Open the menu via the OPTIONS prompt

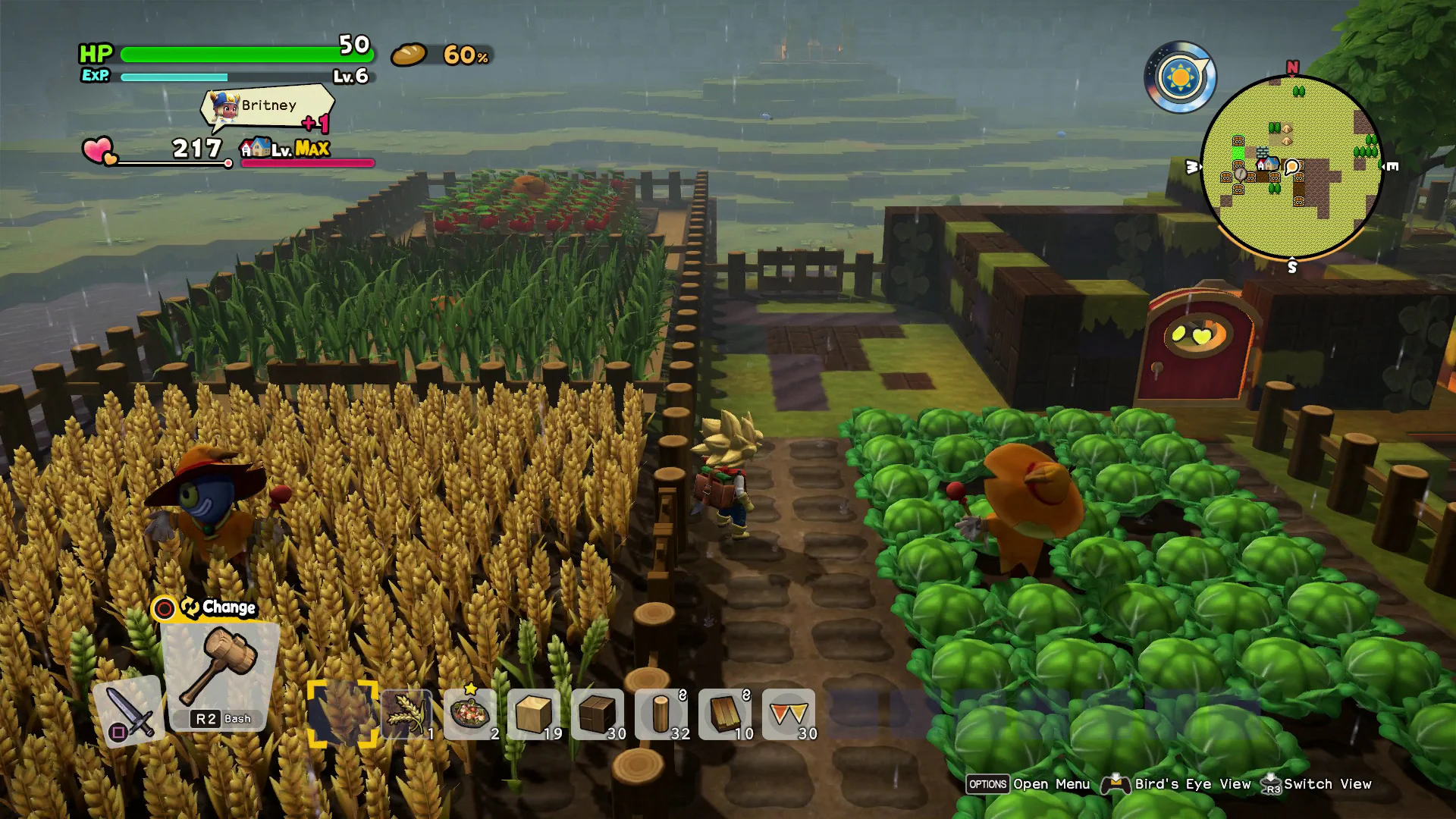[987, 784]
